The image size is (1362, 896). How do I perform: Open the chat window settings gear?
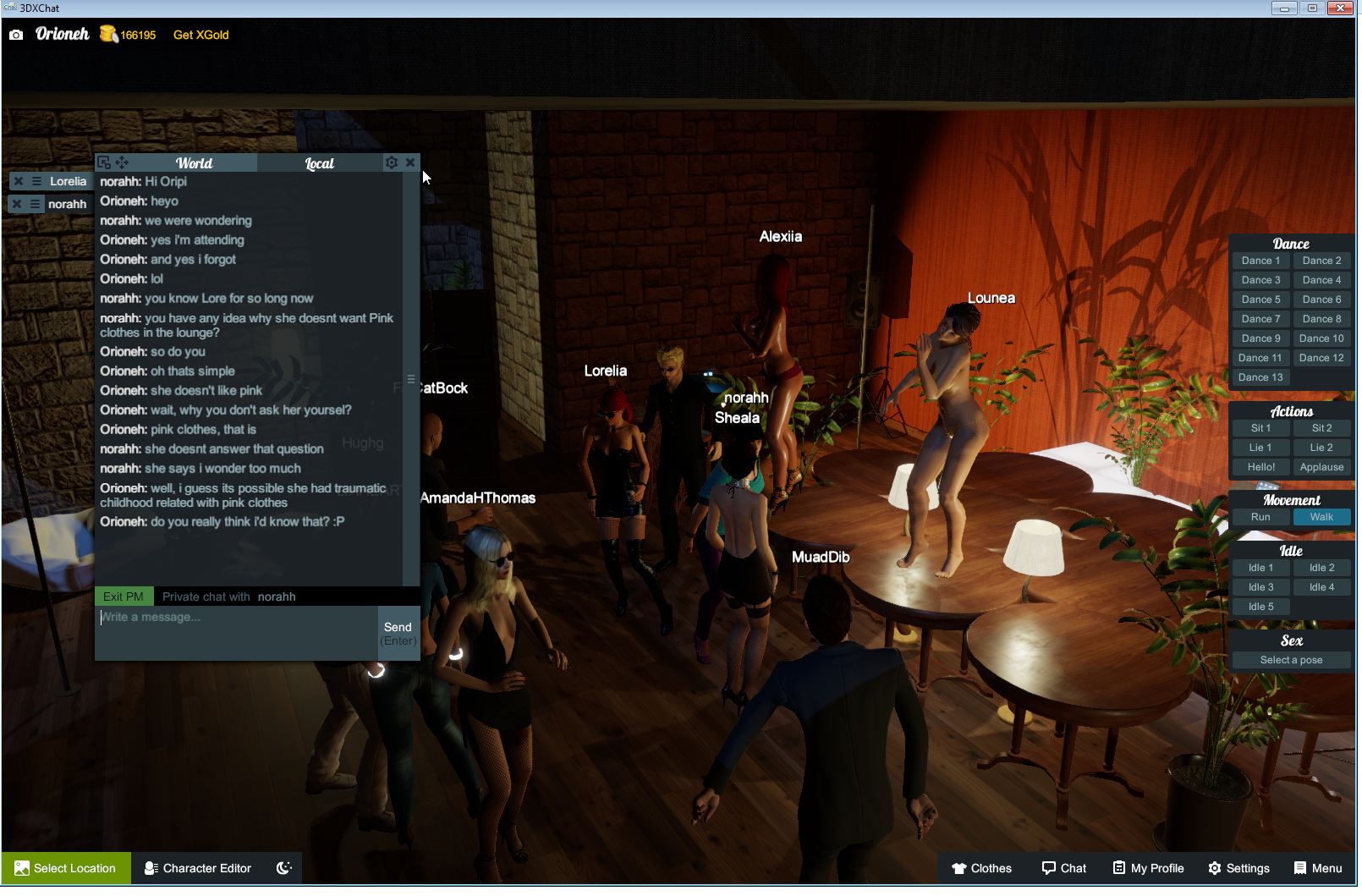click(x=391, y=162)
